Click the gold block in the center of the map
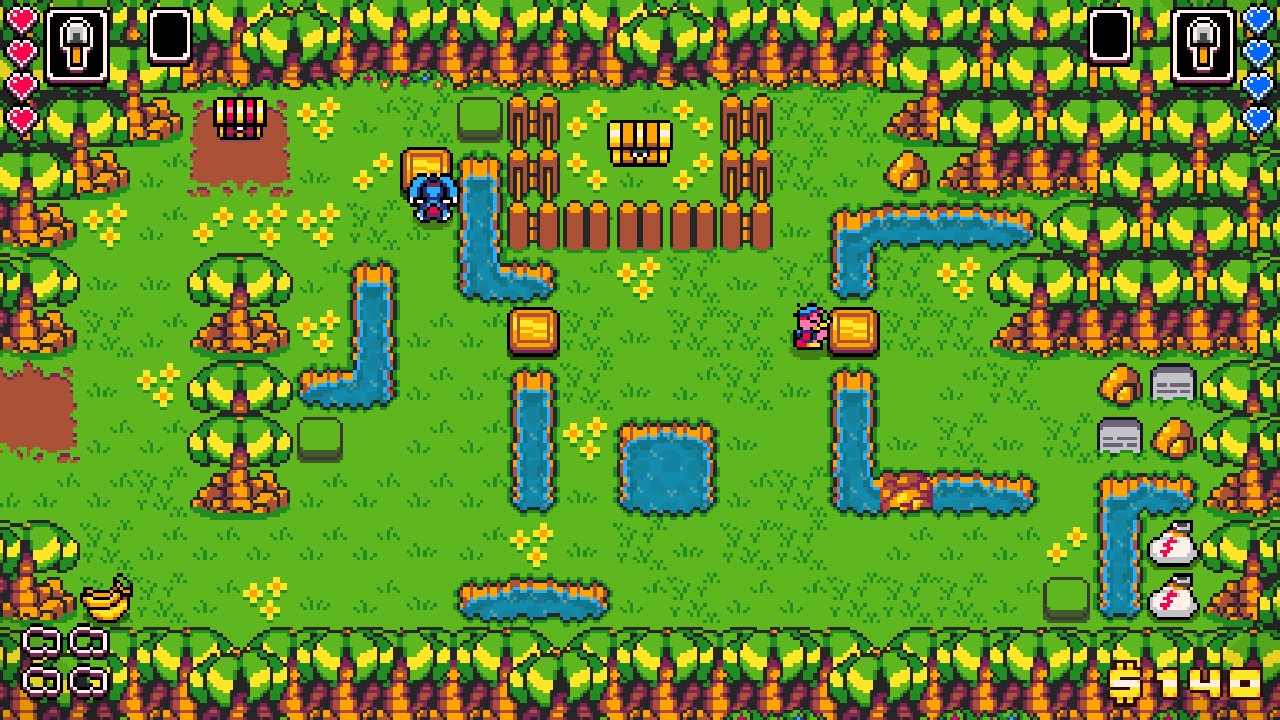 tap(534, 330)
